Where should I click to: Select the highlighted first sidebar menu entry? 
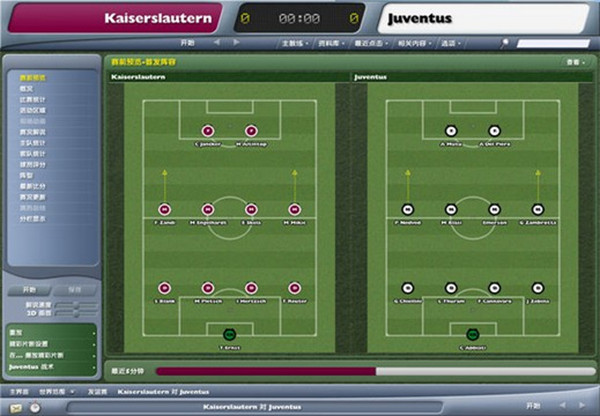(33, 77)
